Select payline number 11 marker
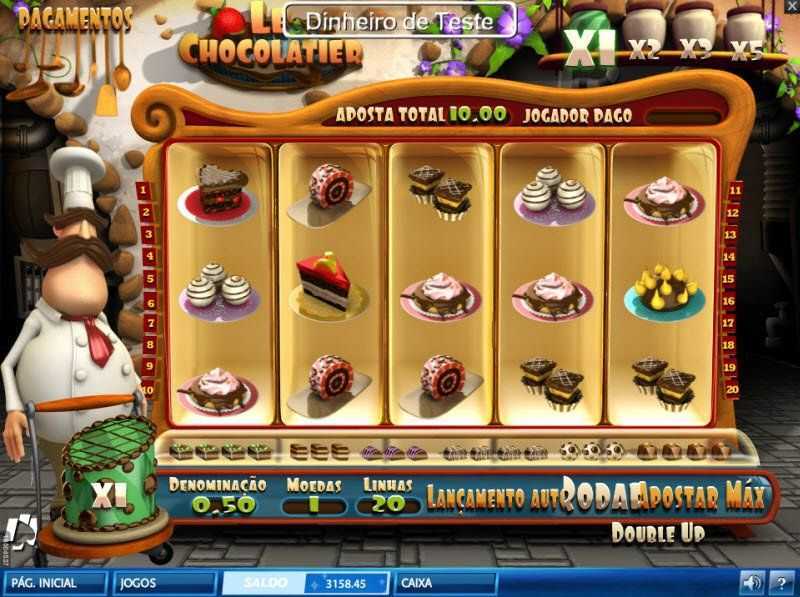This screenshot has width=800, height=597. [735, 190]
